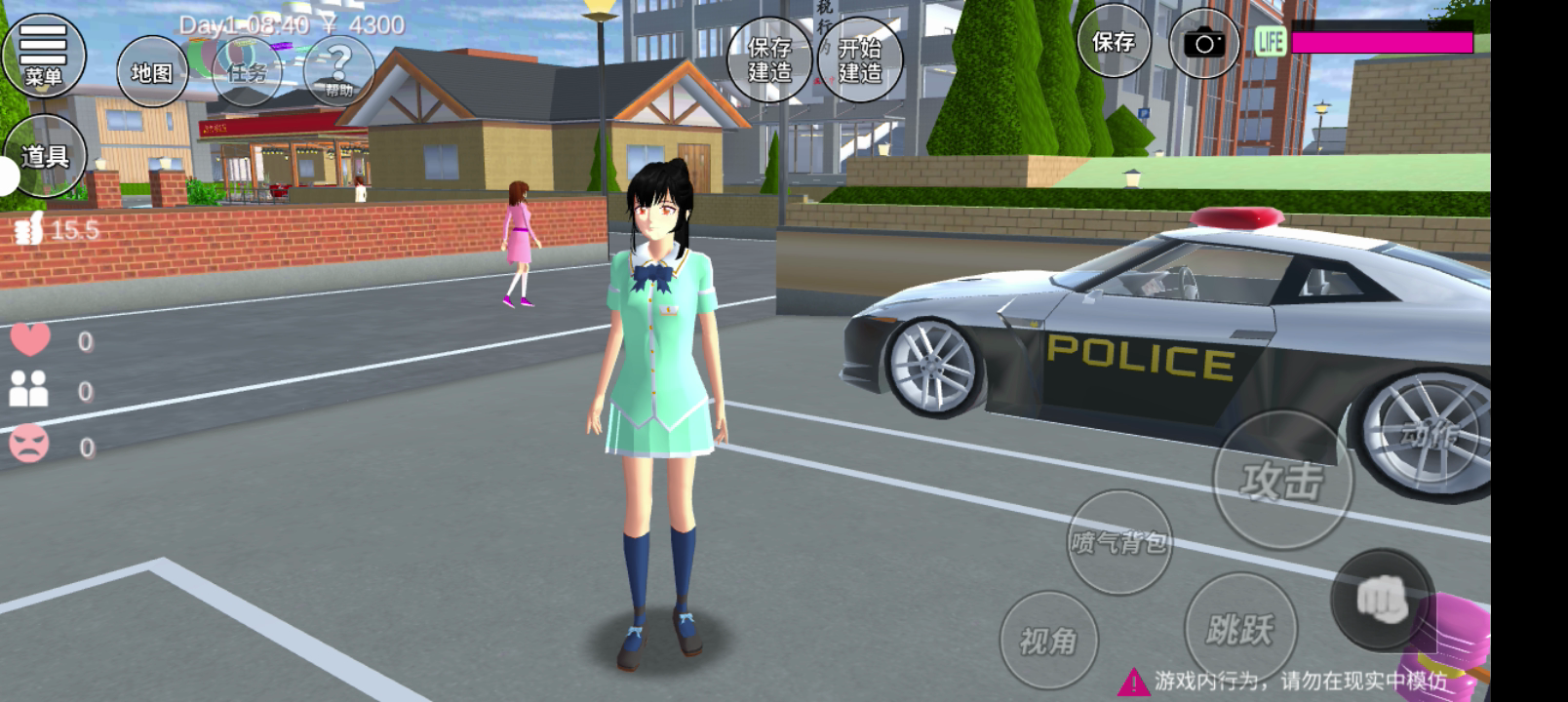Open the 菜单 hamburger menu
This screenshot has height=702, width=1568.
43,54
